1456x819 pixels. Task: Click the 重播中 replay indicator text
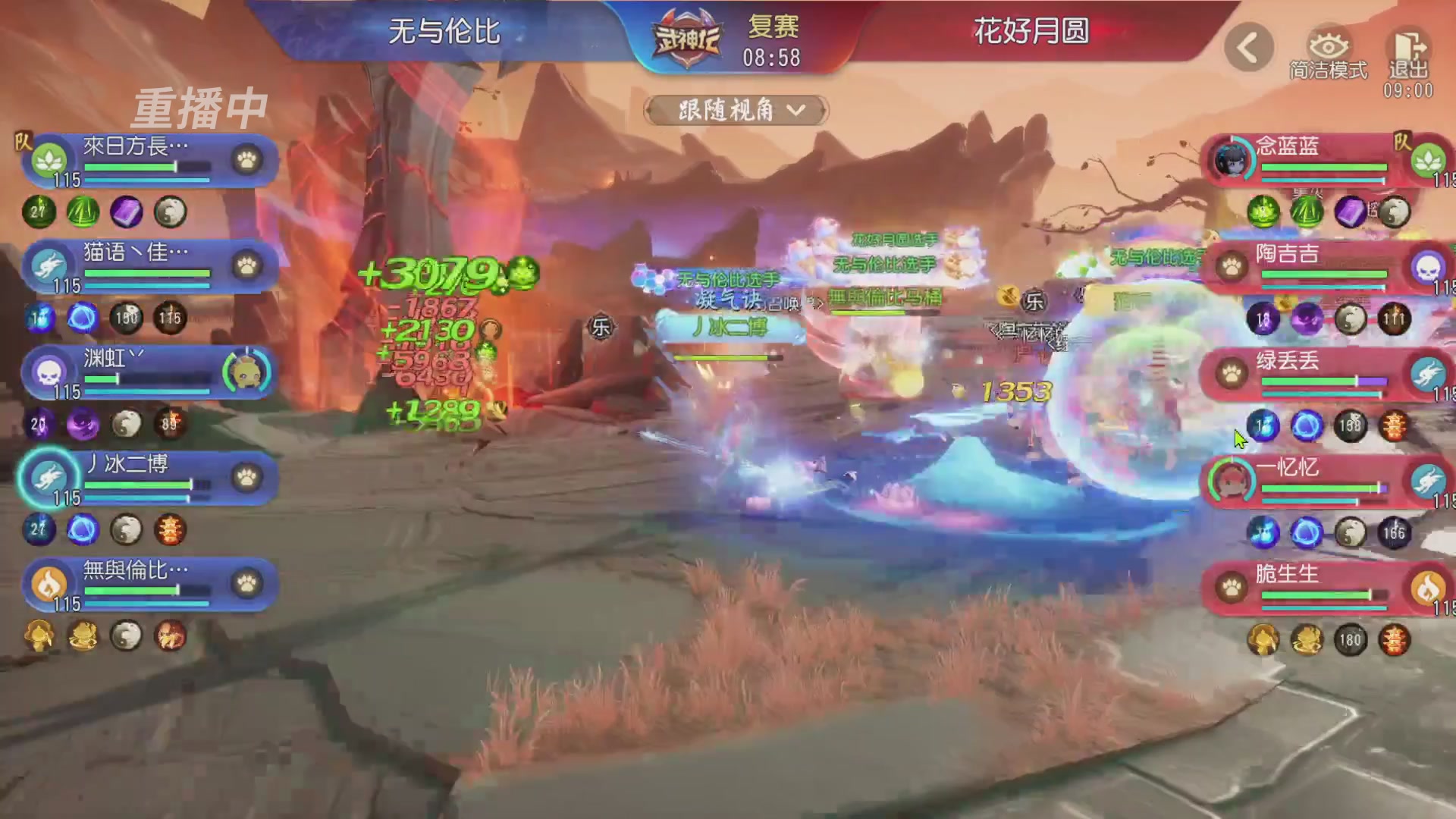199,106
